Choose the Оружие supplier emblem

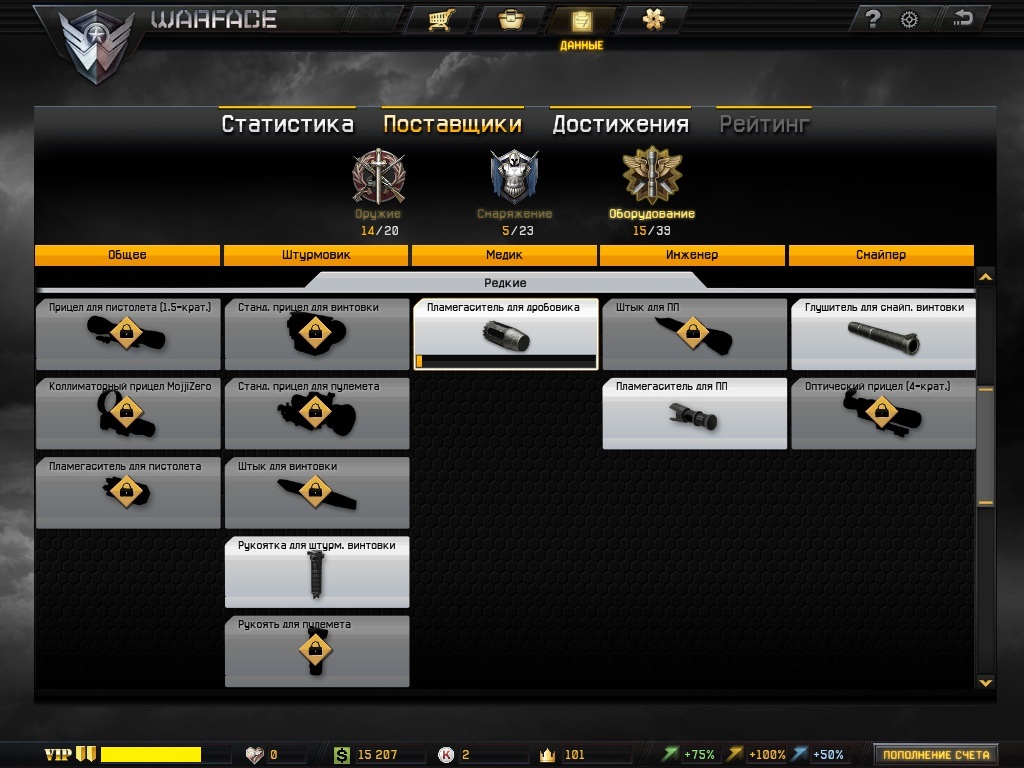tap(378, 176)
